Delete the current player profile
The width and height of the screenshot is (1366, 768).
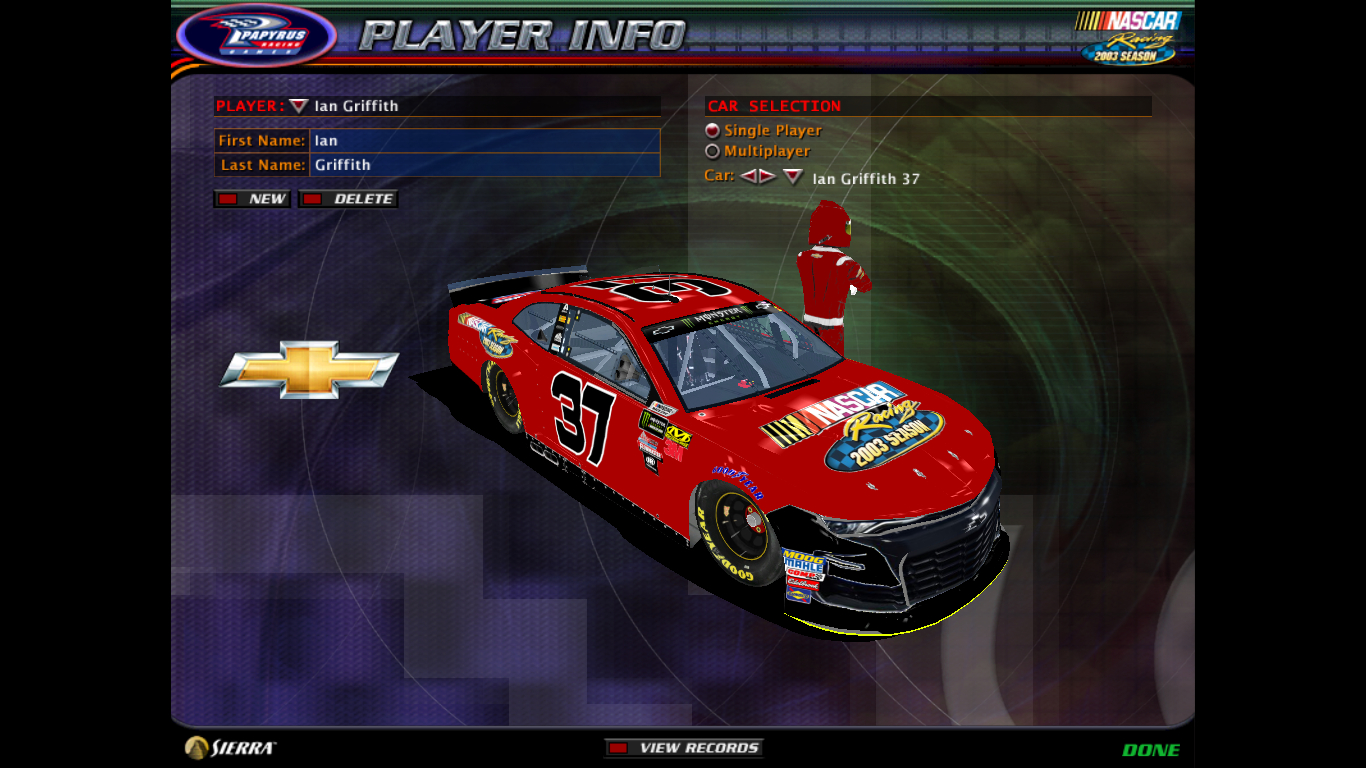(348, 199)
